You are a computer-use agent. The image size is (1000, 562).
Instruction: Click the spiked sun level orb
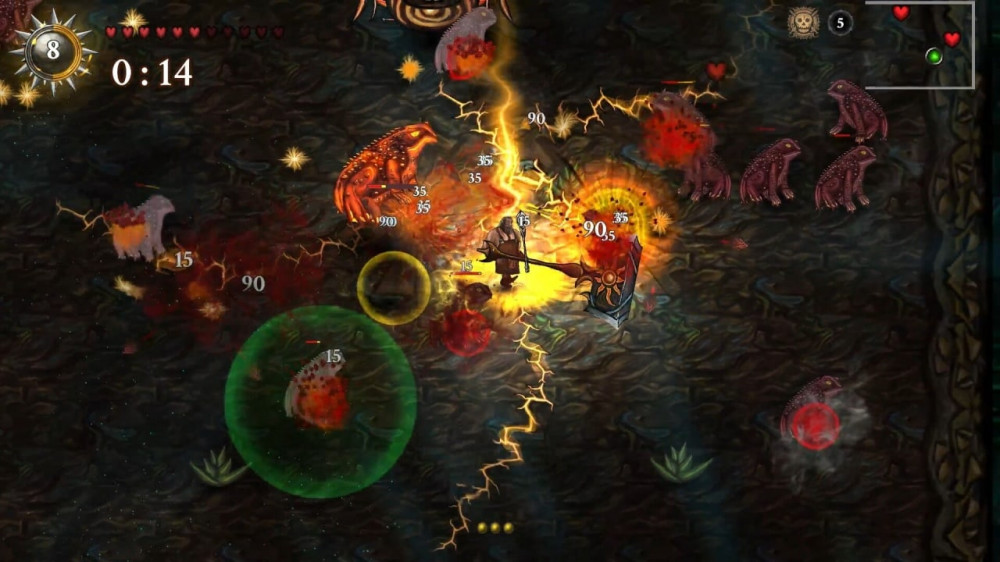click(53, 50)
